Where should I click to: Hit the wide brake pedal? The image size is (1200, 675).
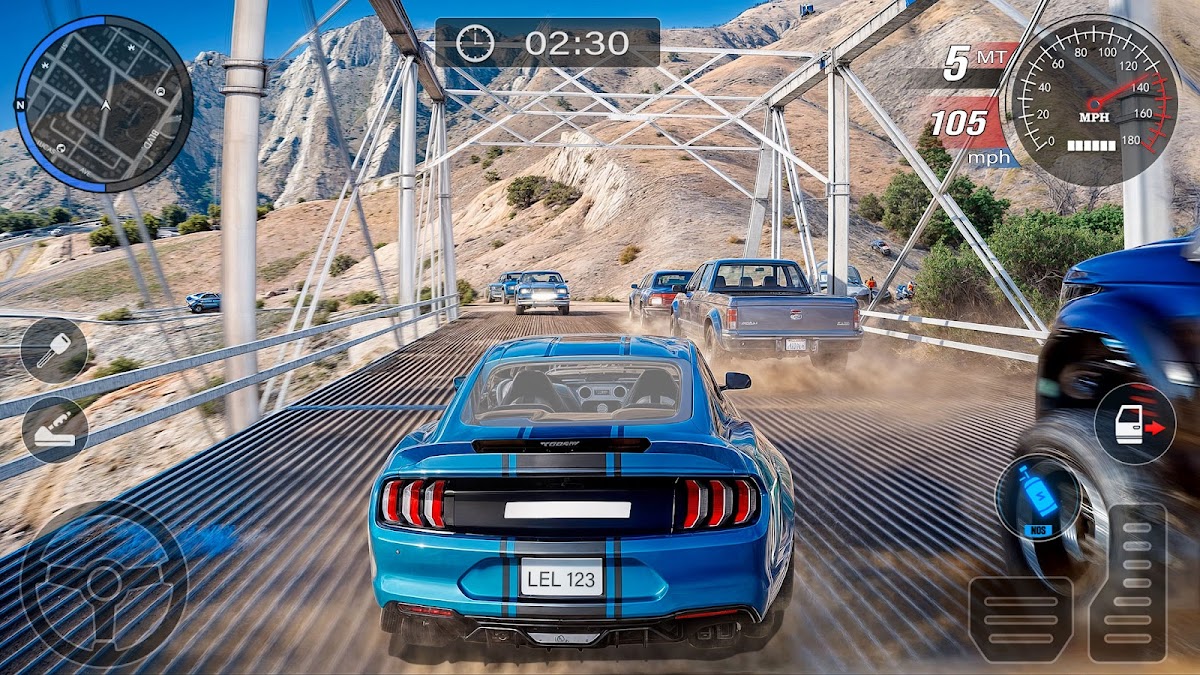pyautogui.click(x=1020, y=618)
